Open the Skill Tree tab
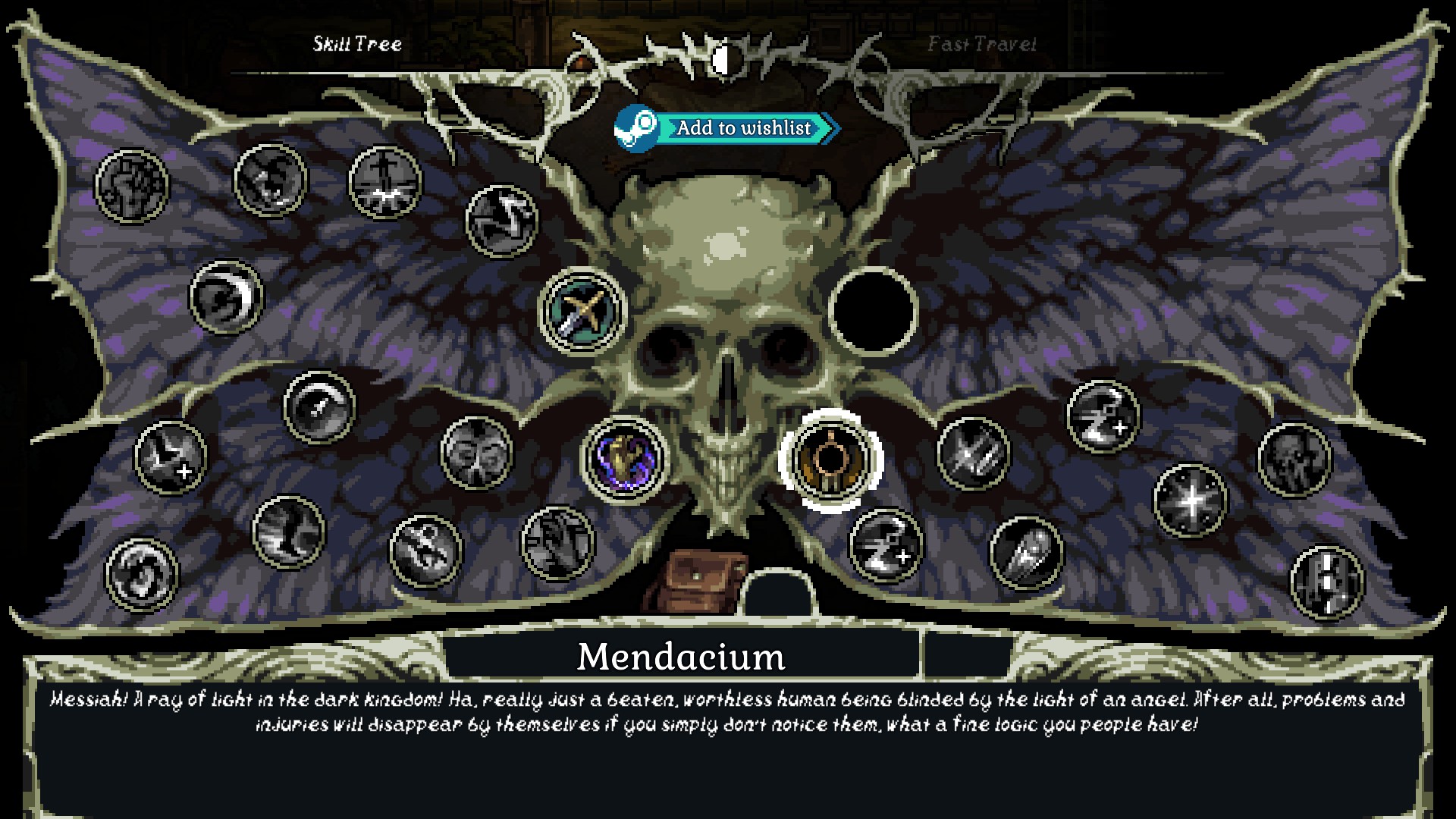The width and height of the screenshot is (1456, 819). tap(357, 44)
